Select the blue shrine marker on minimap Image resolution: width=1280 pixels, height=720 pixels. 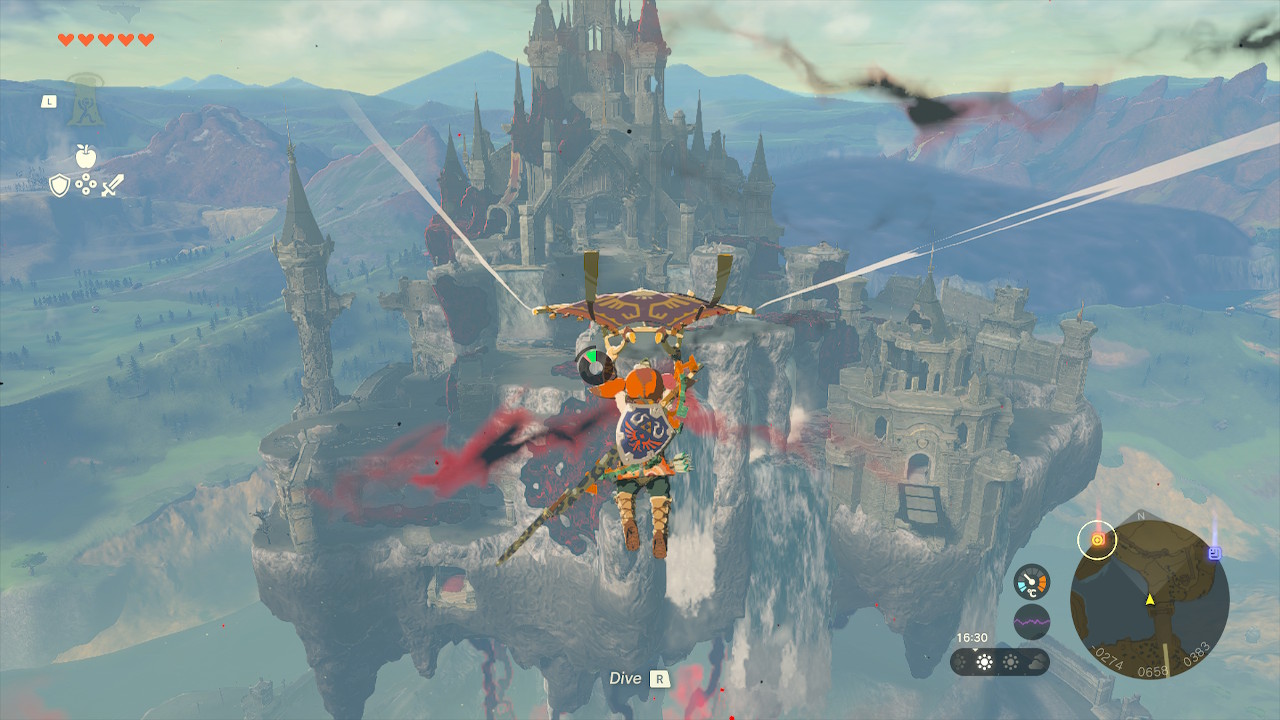[x=1215, y=552]
